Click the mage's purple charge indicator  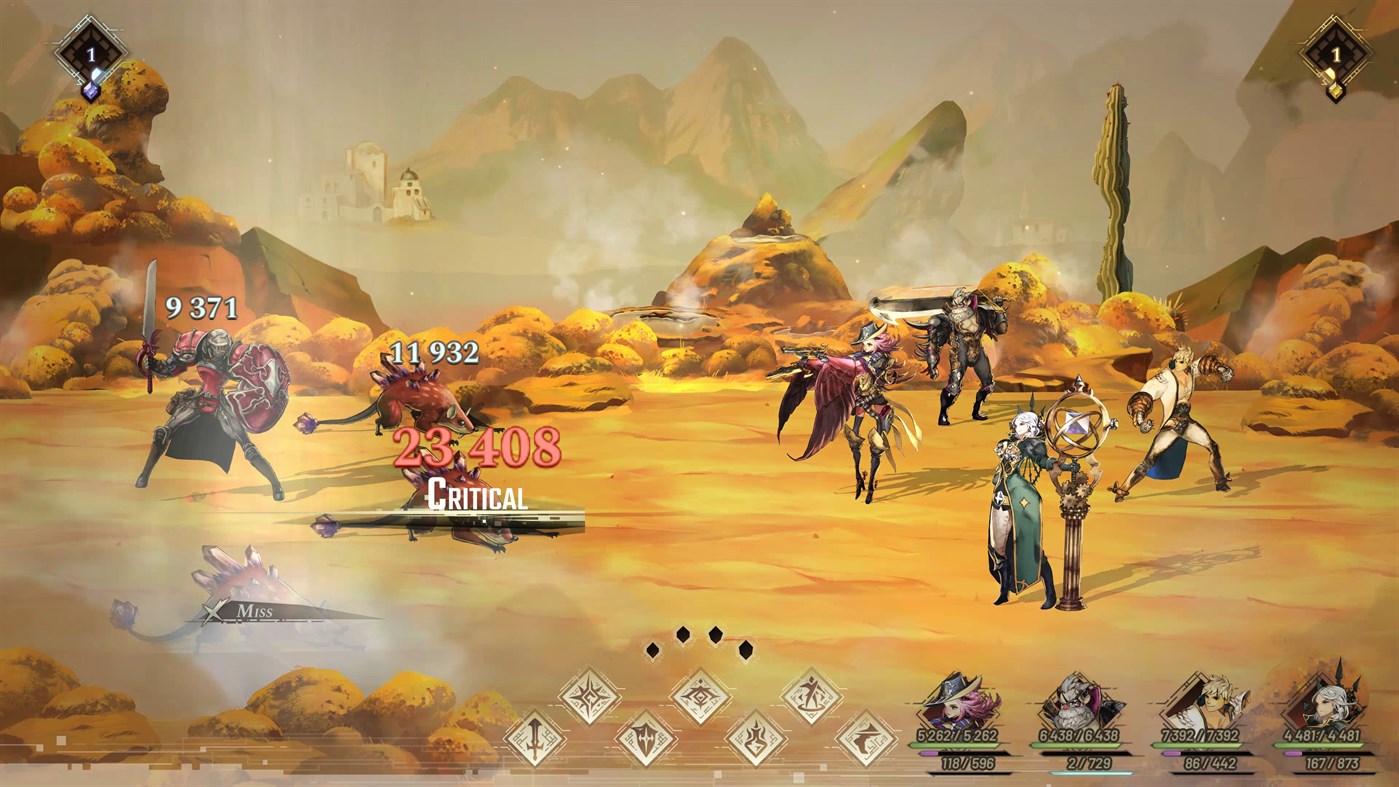pos(1293,753)
